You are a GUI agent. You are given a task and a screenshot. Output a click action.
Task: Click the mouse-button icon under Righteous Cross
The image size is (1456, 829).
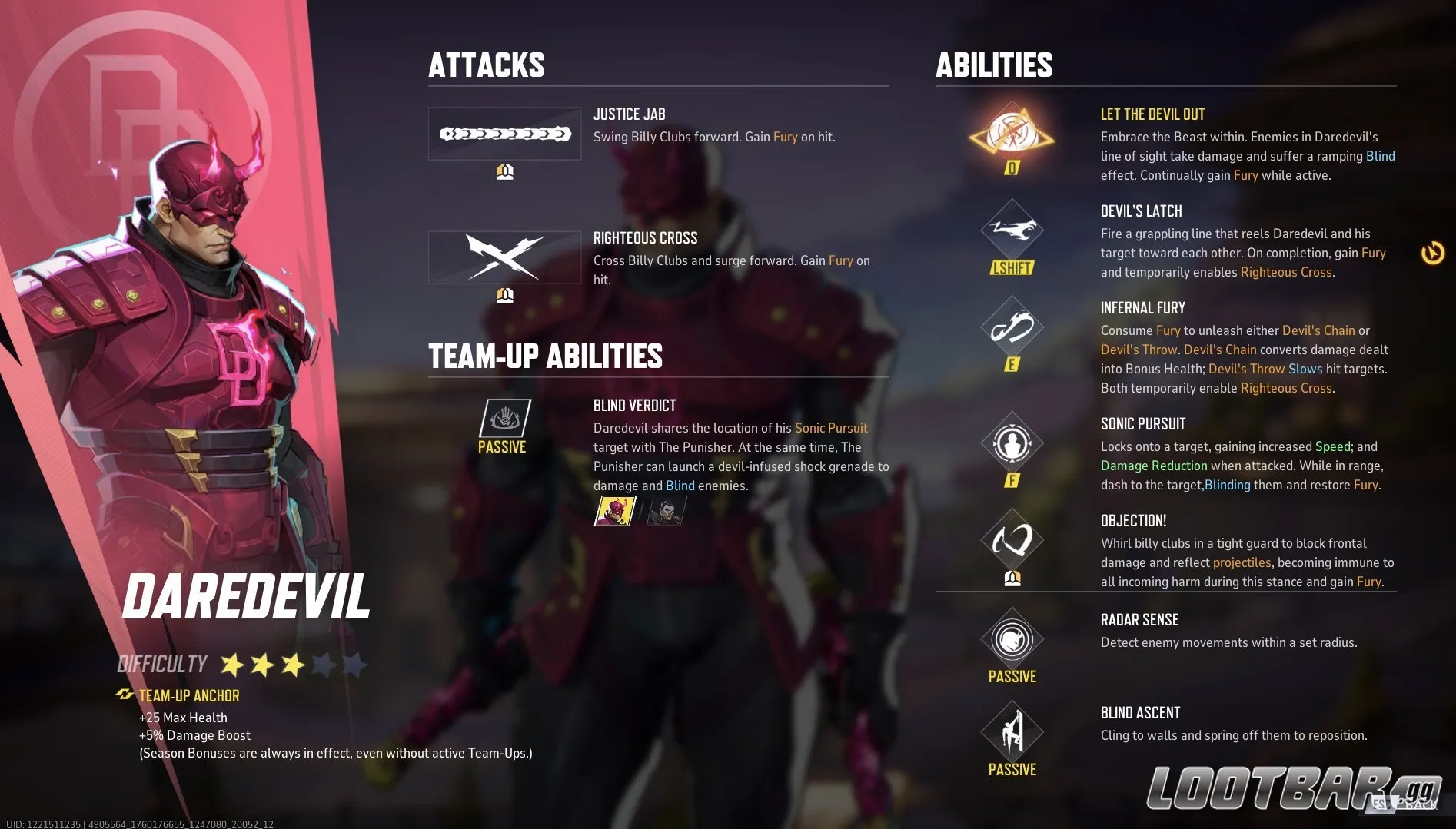tap(504, 294)
